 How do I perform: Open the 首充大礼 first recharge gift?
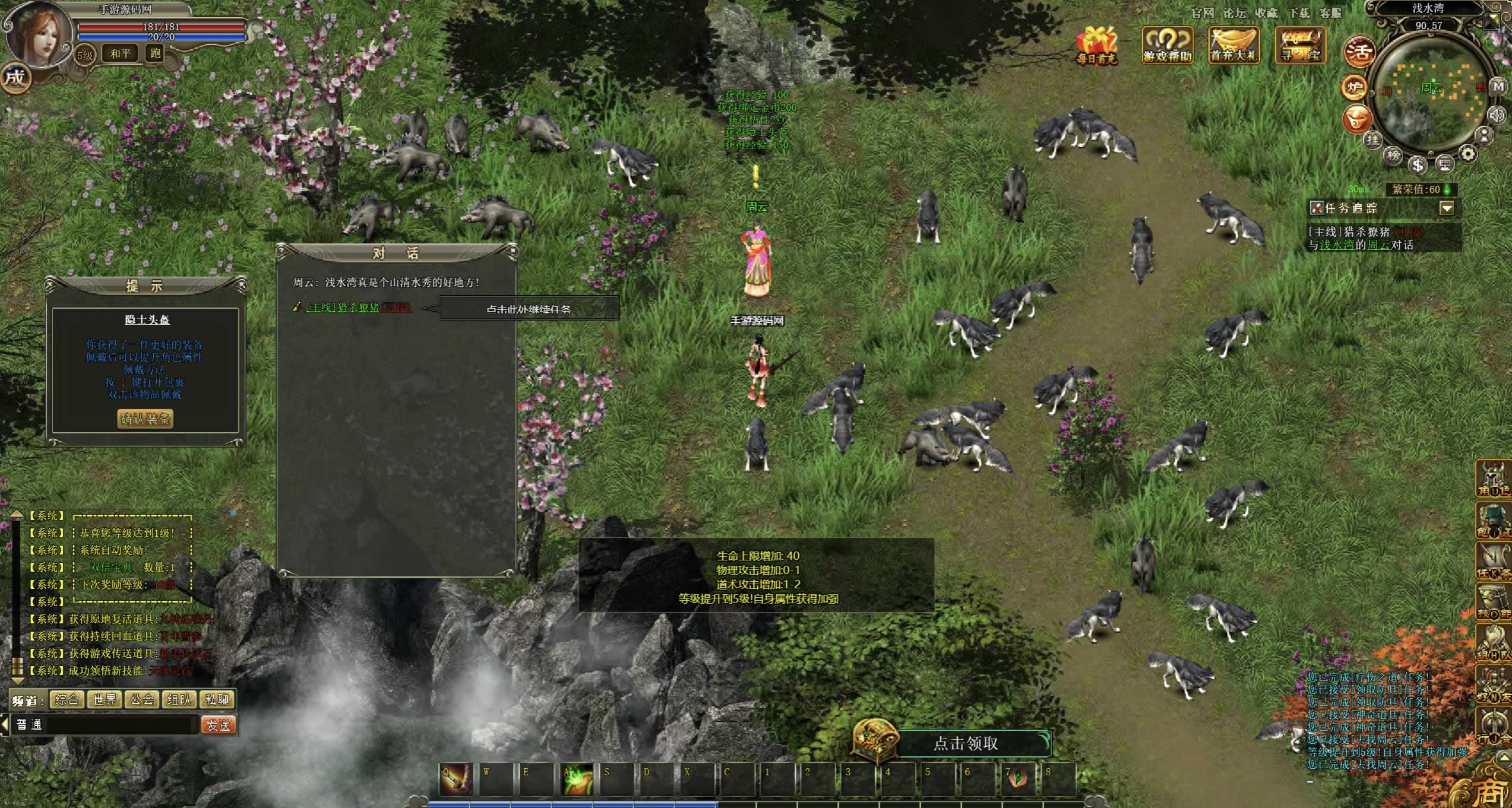point(1233,44)
